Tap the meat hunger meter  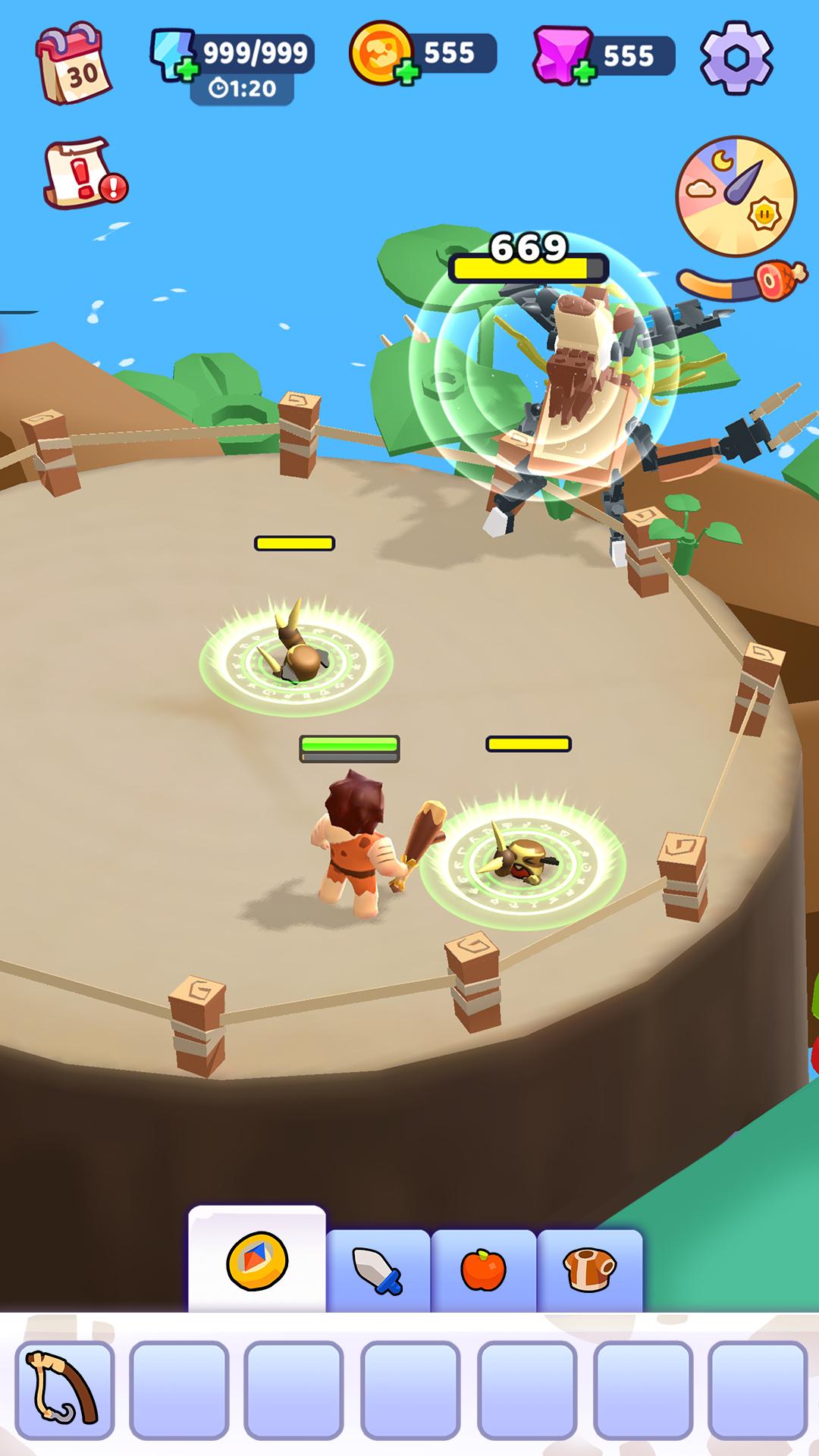pos(743,282)
